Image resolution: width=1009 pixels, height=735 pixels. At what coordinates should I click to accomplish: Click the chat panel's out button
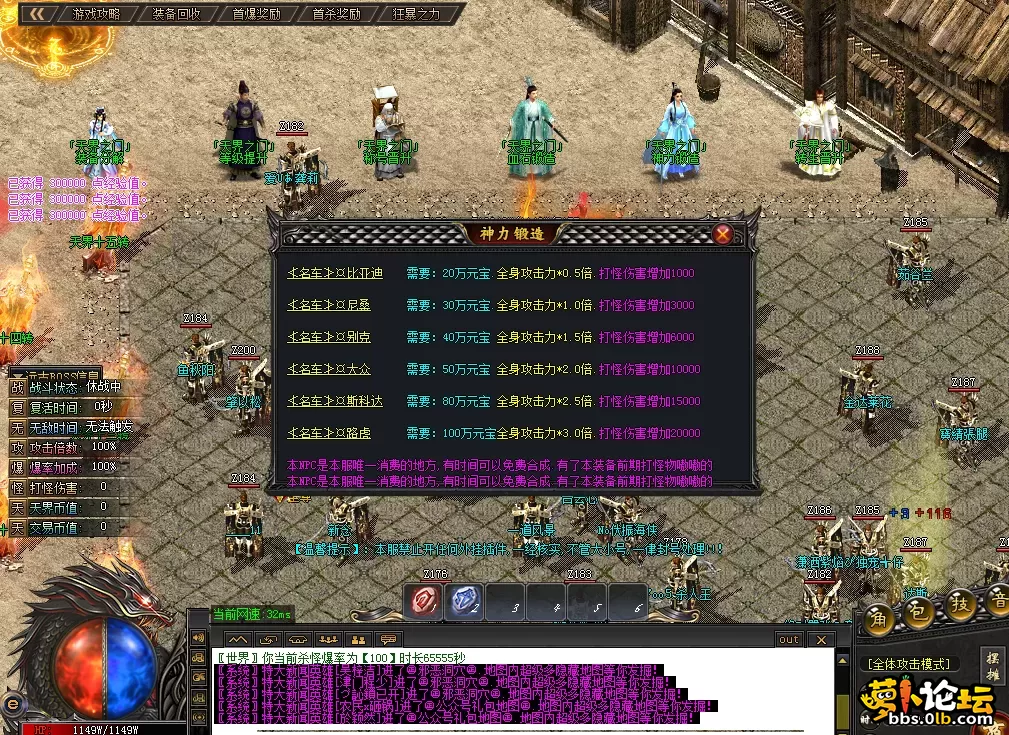(789, 640)
